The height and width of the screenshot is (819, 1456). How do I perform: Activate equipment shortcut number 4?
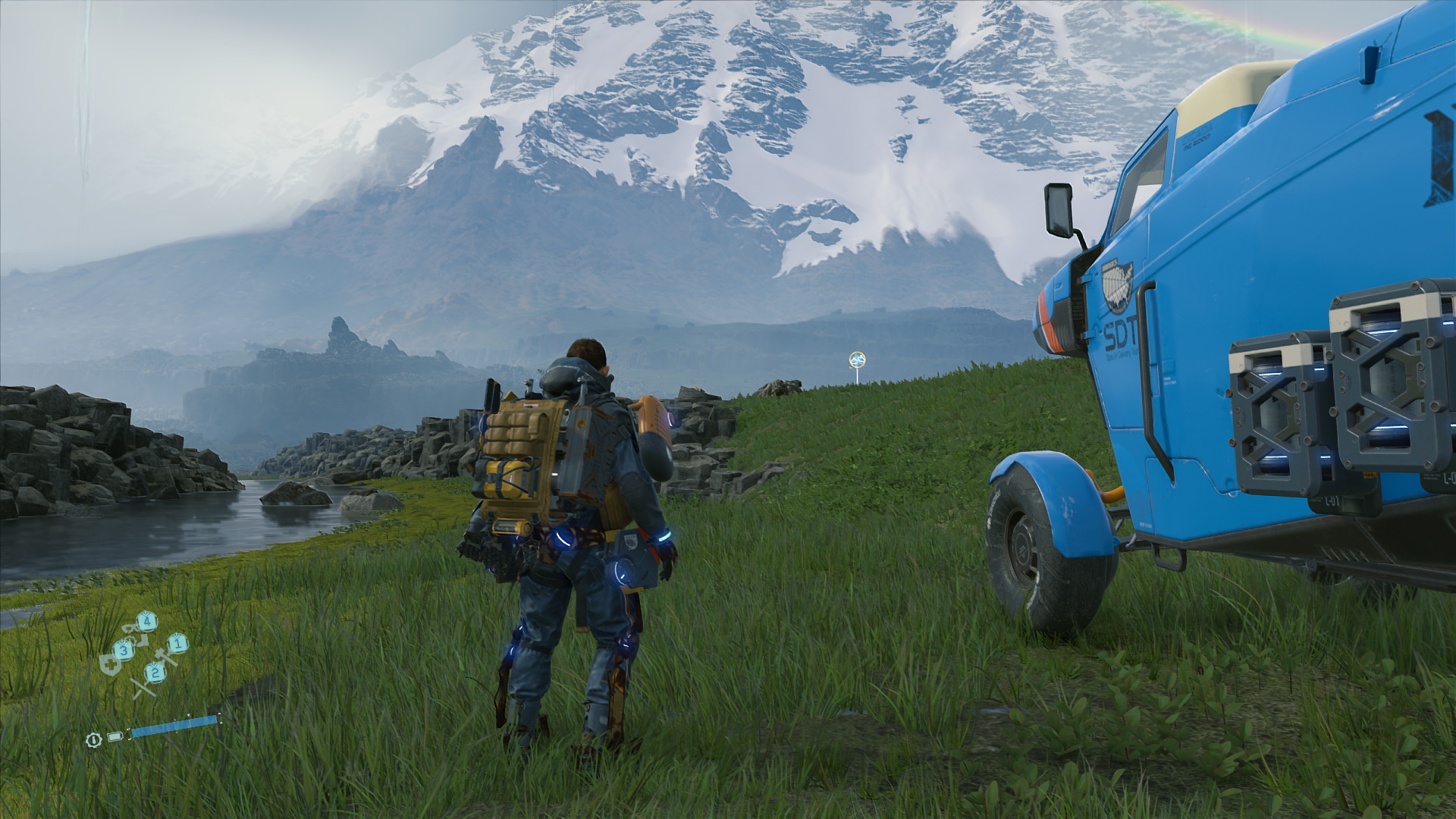click(147, 623)
